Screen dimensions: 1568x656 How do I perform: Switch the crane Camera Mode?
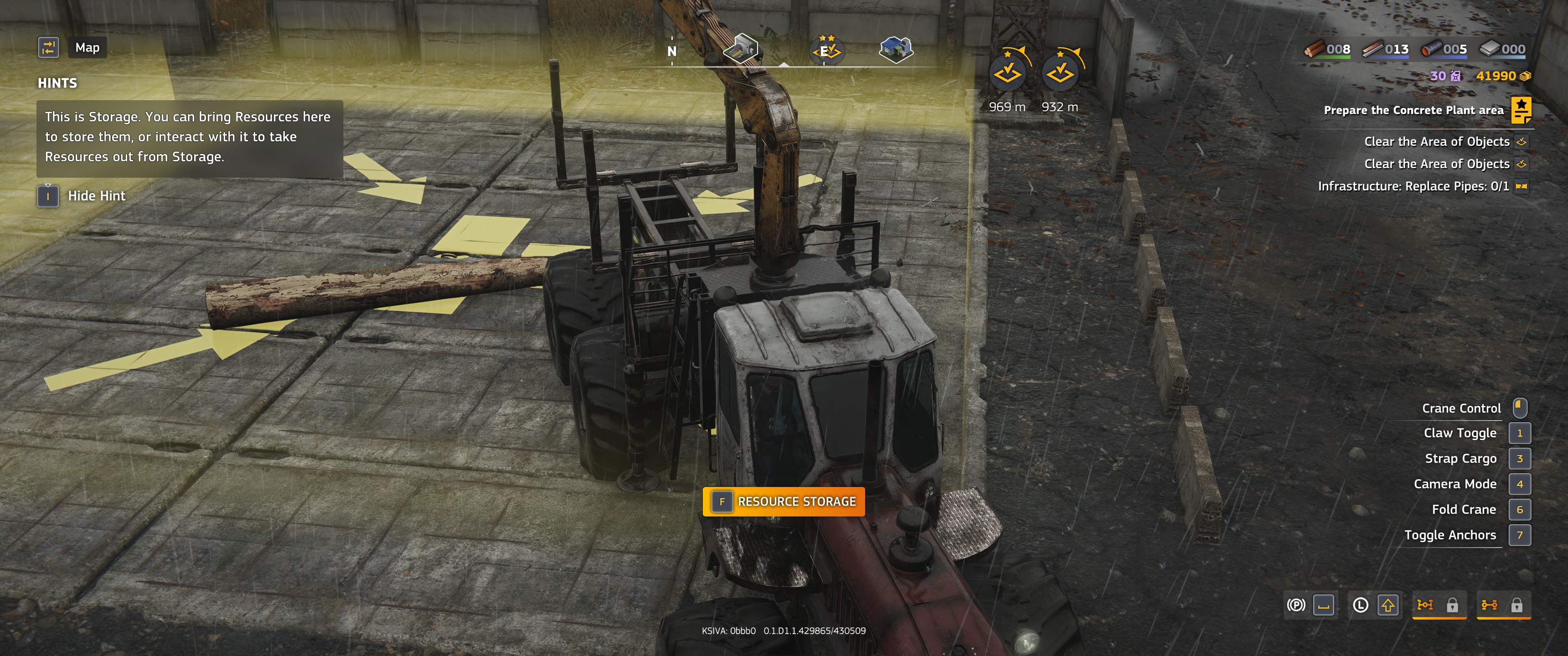(x=1455, y=484)
